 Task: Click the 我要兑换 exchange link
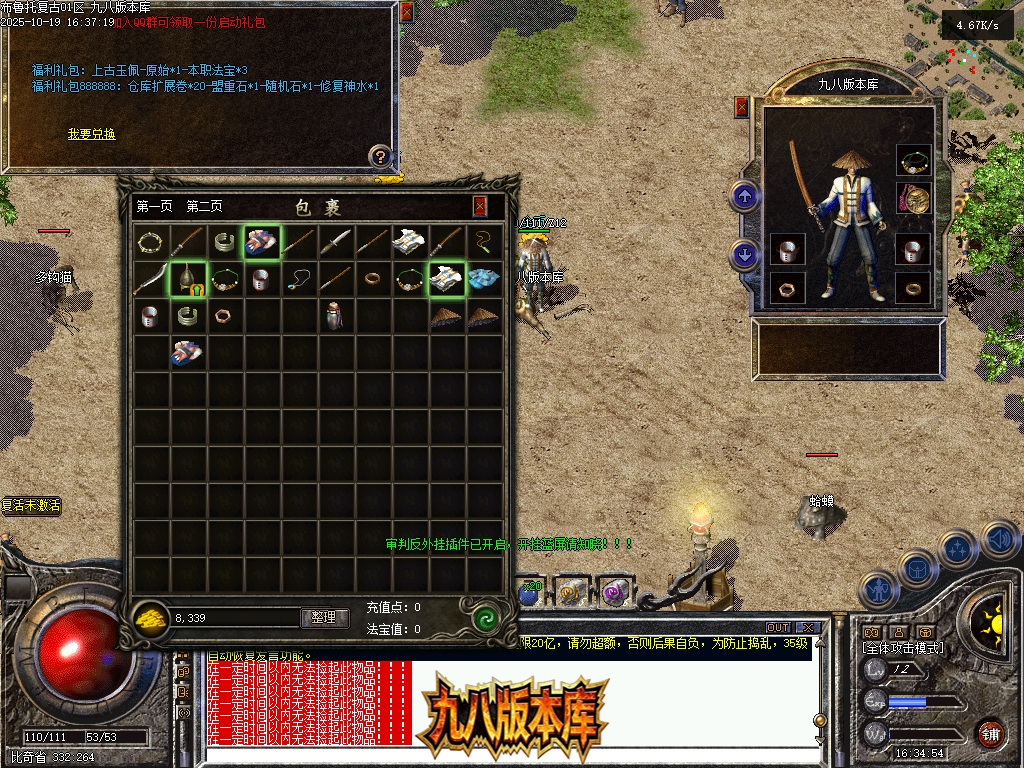pyautogui.click(x=91, y=134)
